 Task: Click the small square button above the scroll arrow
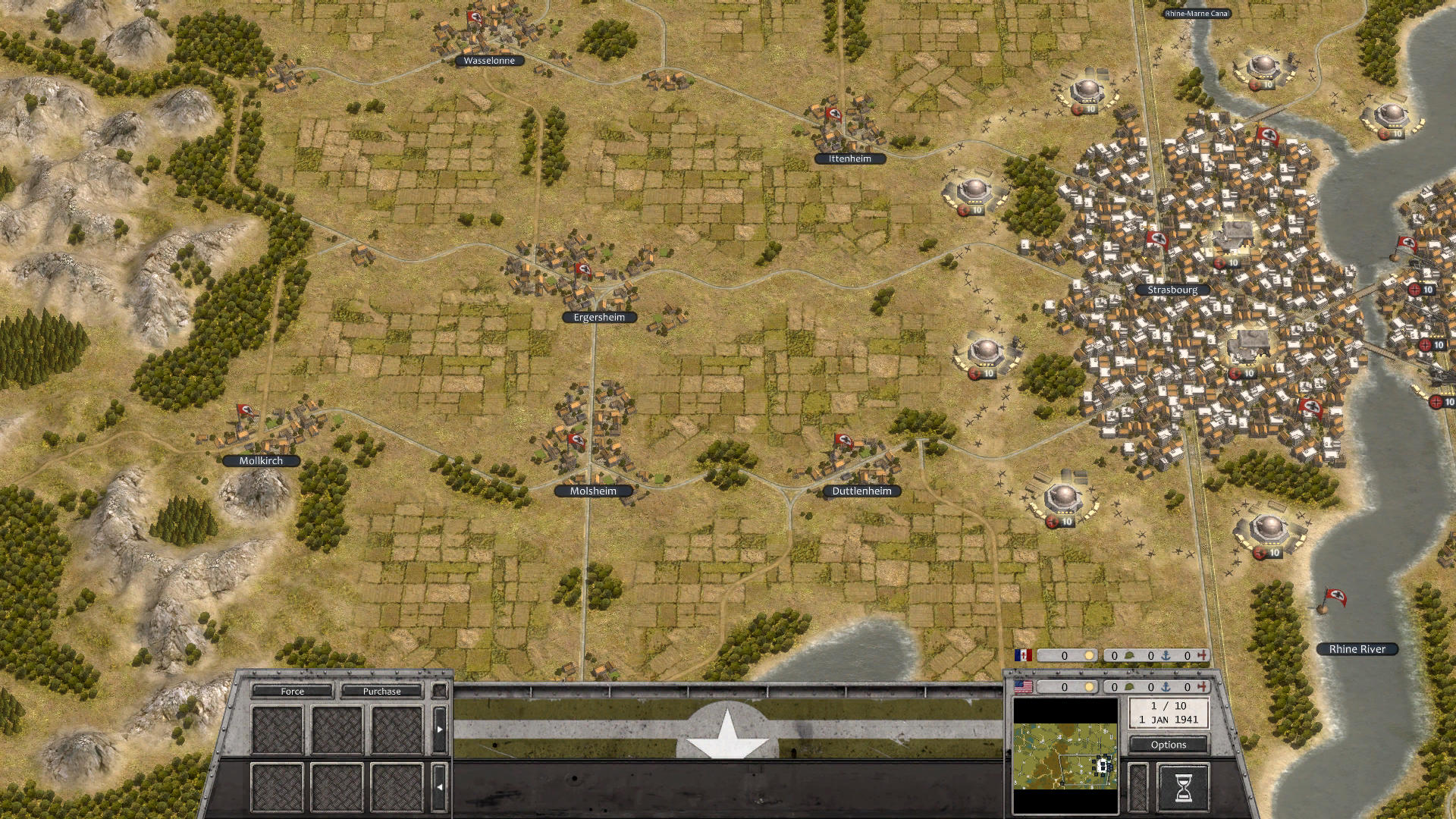click(441, 690)
